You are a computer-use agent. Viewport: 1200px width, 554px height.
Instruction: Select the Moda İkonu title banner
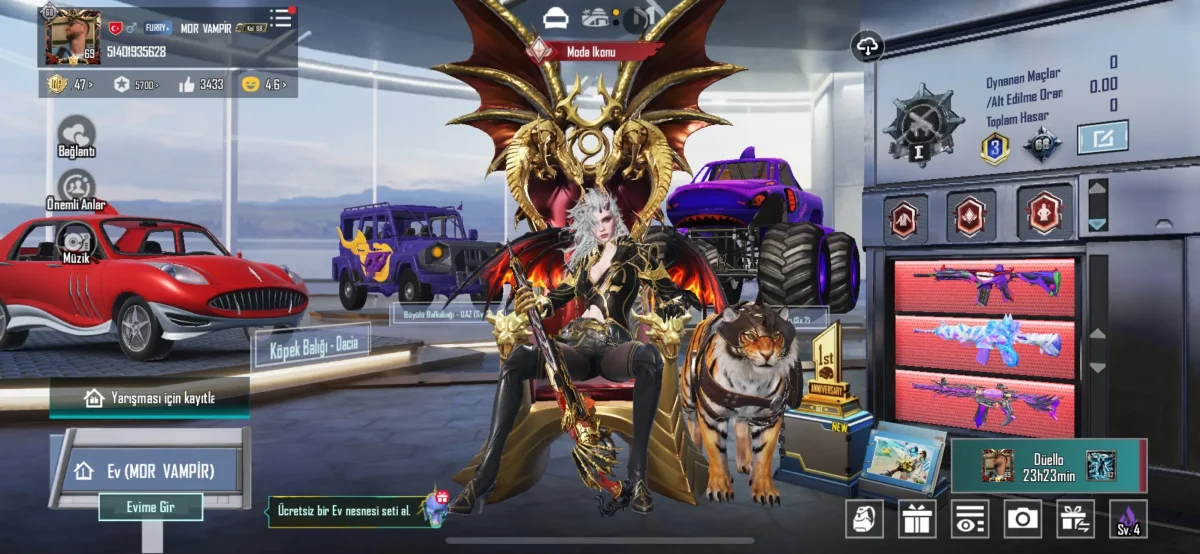[x=590, y=51]
